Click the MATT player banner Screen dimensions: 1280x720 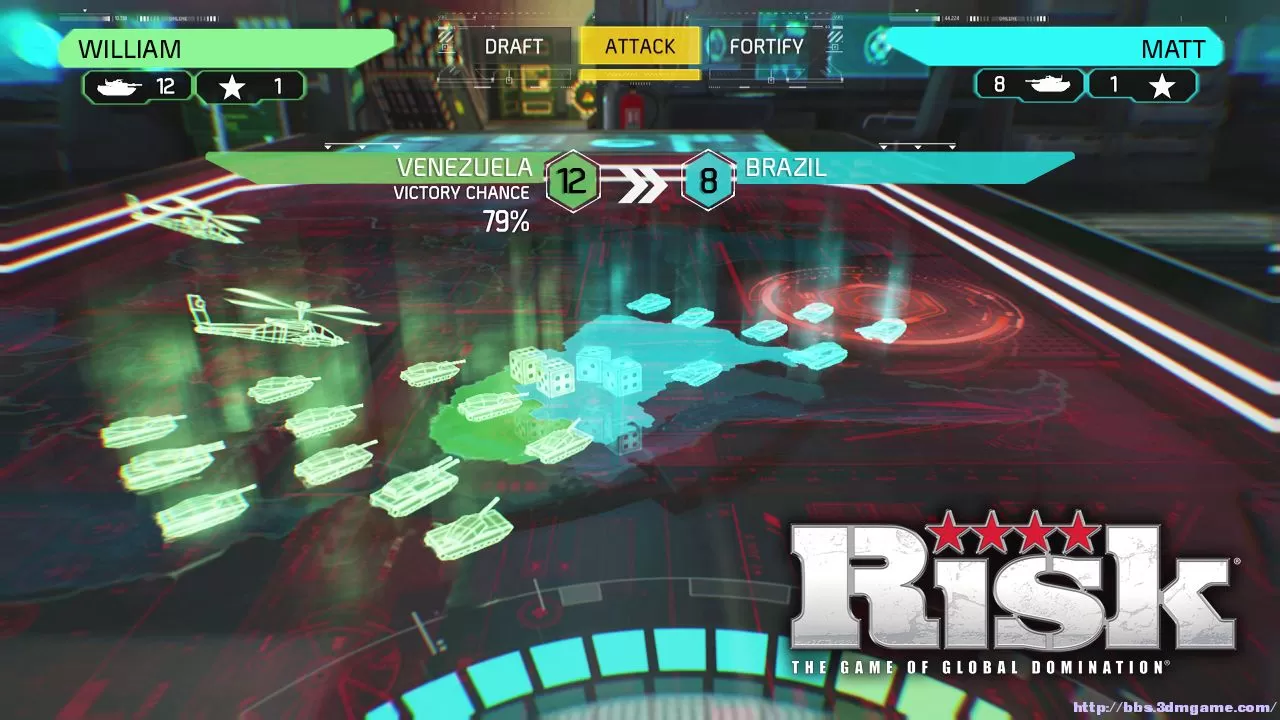pyautogui.click(x=1060, y=49)
